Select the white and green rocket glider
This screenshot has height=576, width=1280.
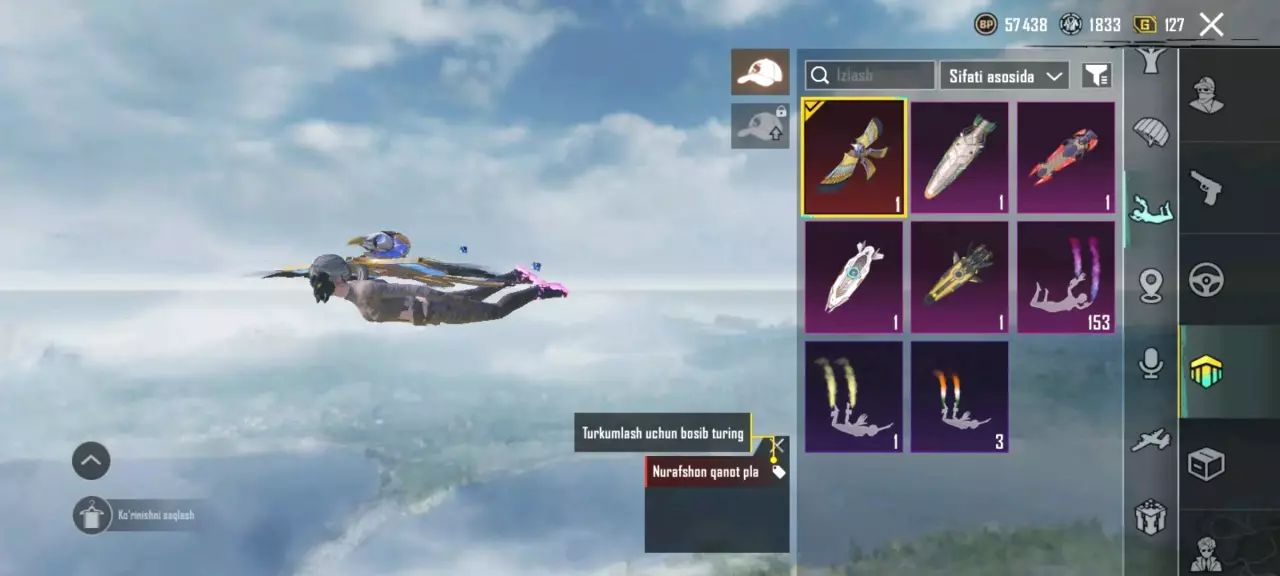pyautogui.click(x=959, y=158)
